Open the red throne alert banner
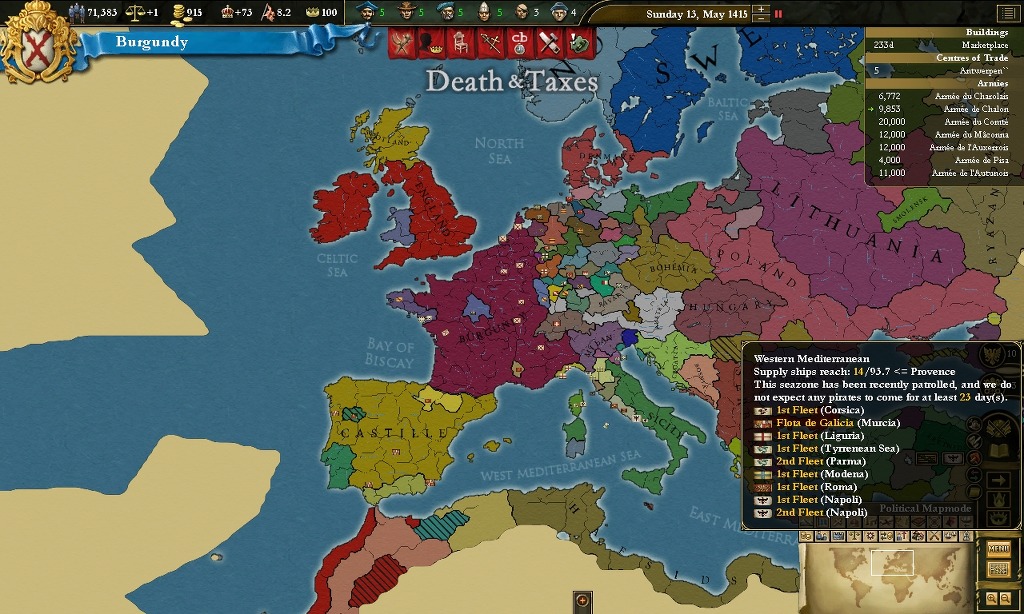 (460, 43)
